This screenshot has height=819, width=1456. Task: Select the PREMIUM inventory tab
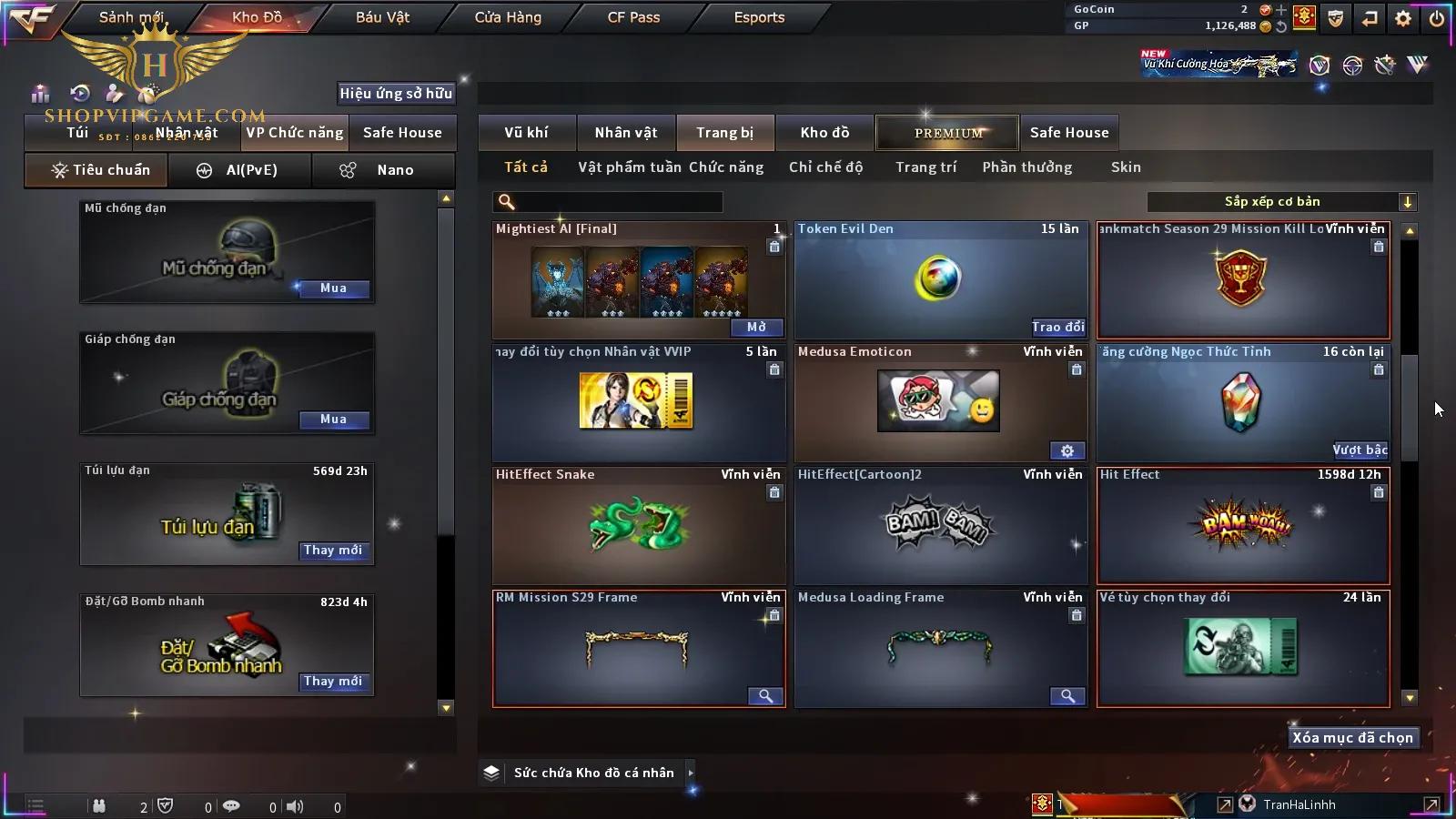pos(948,133)
